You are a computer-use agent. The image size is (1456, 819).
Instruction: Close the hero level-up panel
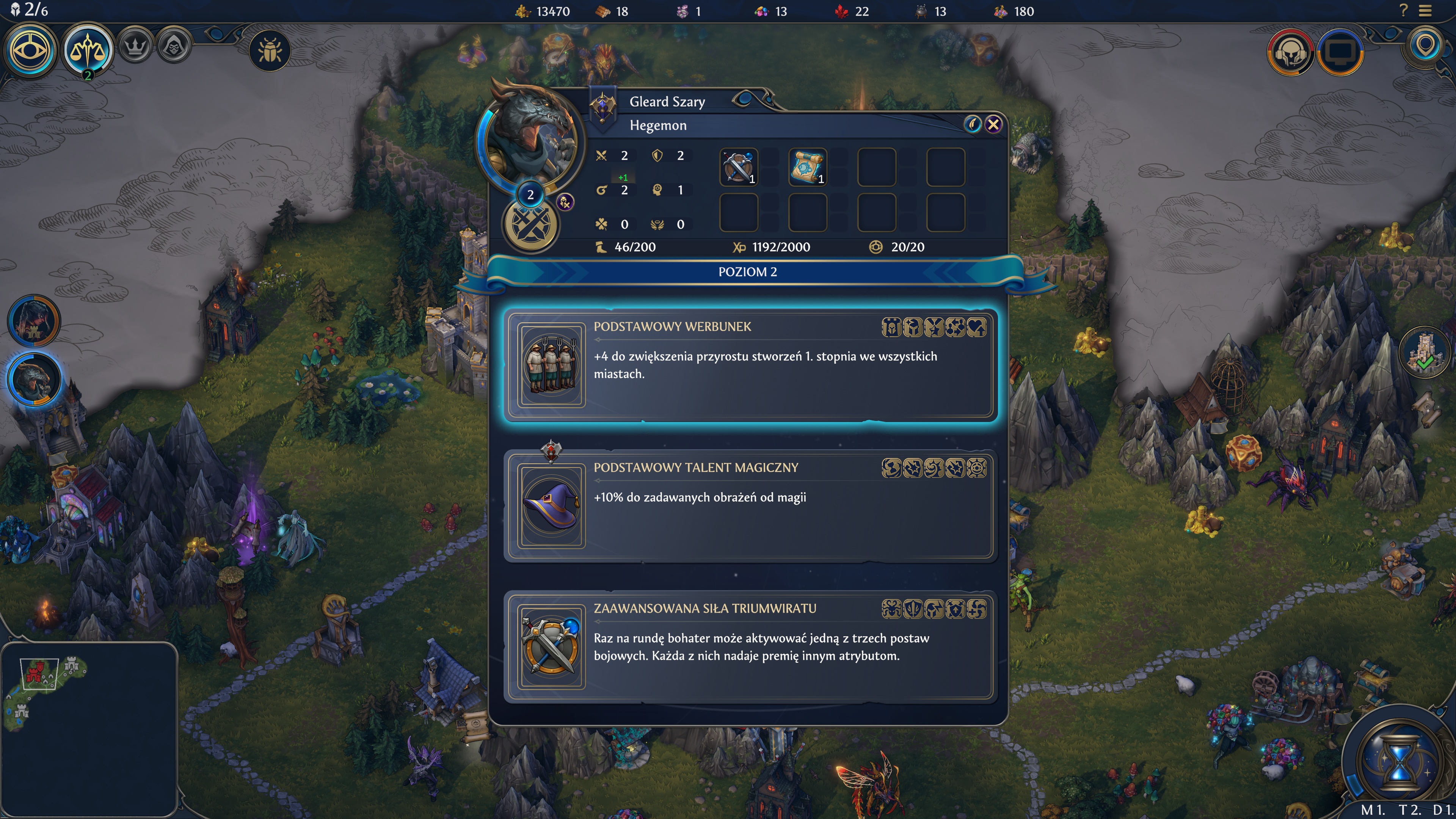[x=993, y=124]
